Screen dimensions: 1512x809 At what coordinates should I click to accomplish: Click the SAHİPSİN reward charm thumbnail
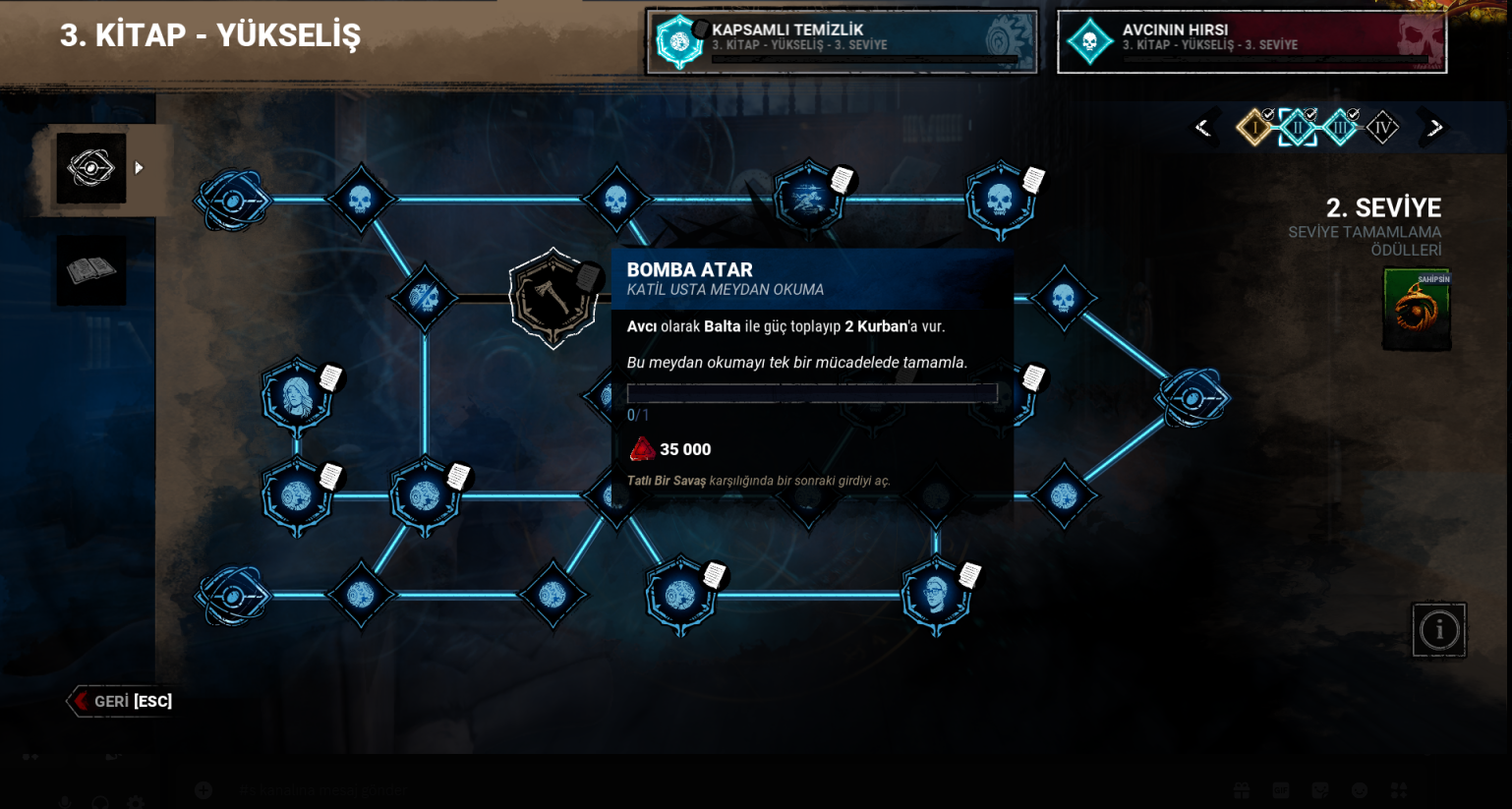point(1416,309)
